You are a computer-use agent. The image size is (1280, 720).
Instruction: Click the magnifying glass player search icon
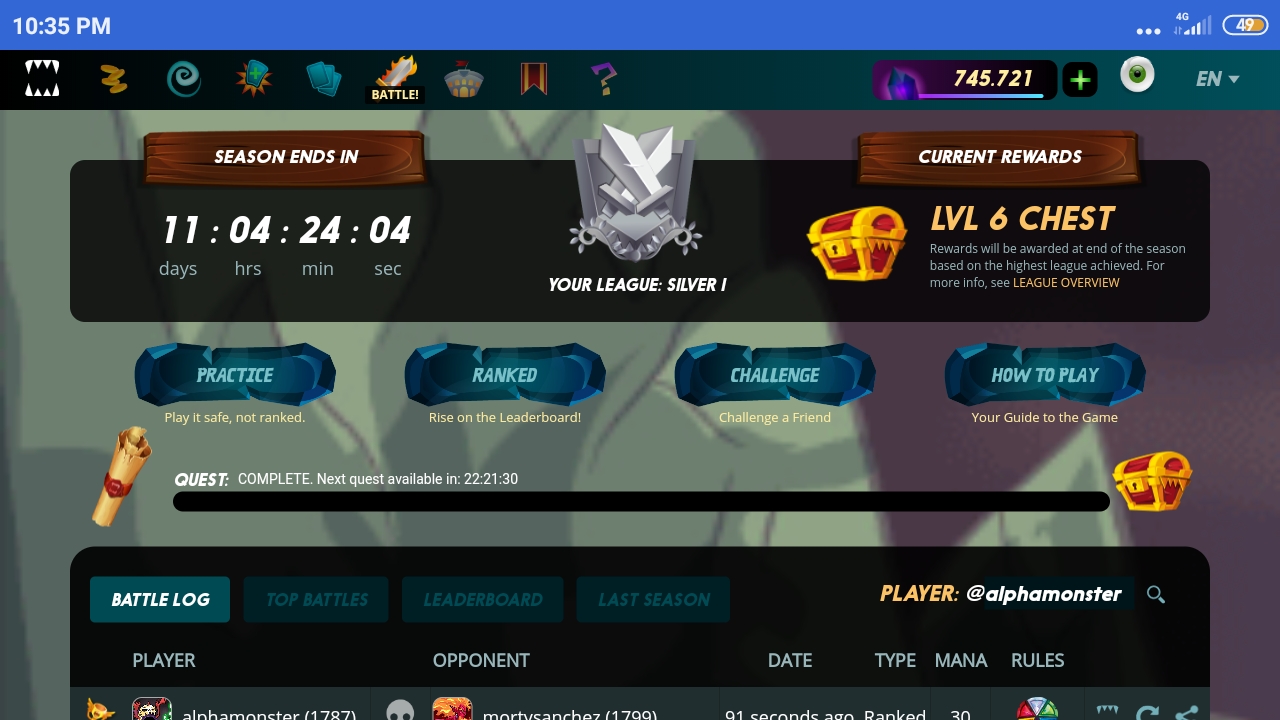[1156, 594]
